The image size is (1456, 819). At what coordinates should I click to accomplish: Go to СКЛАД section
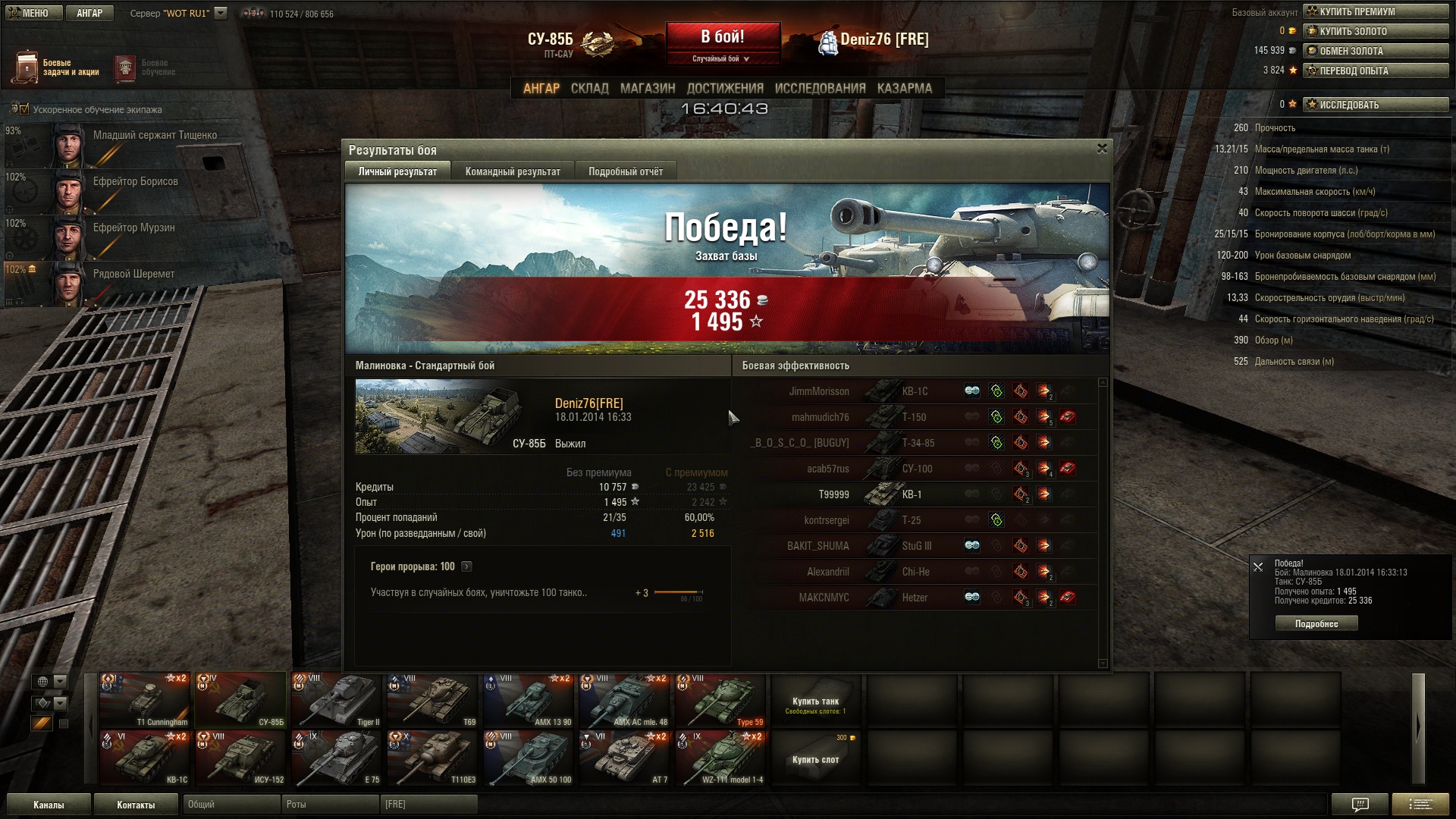tap(589, 88)
